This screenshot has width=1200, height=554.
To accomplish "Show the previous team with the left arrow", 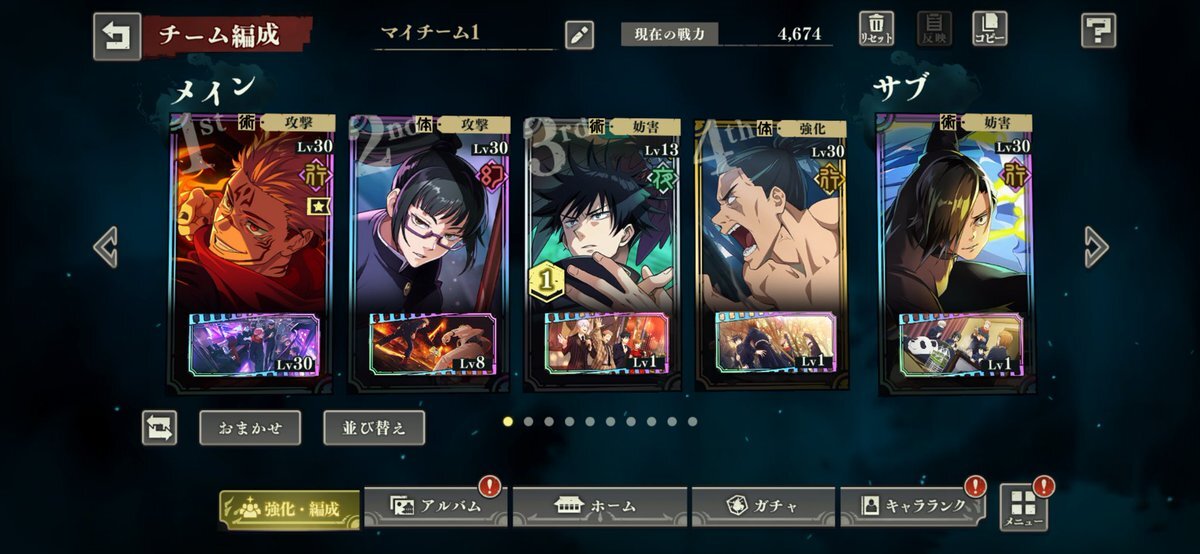I will click(x=105, y=246).
